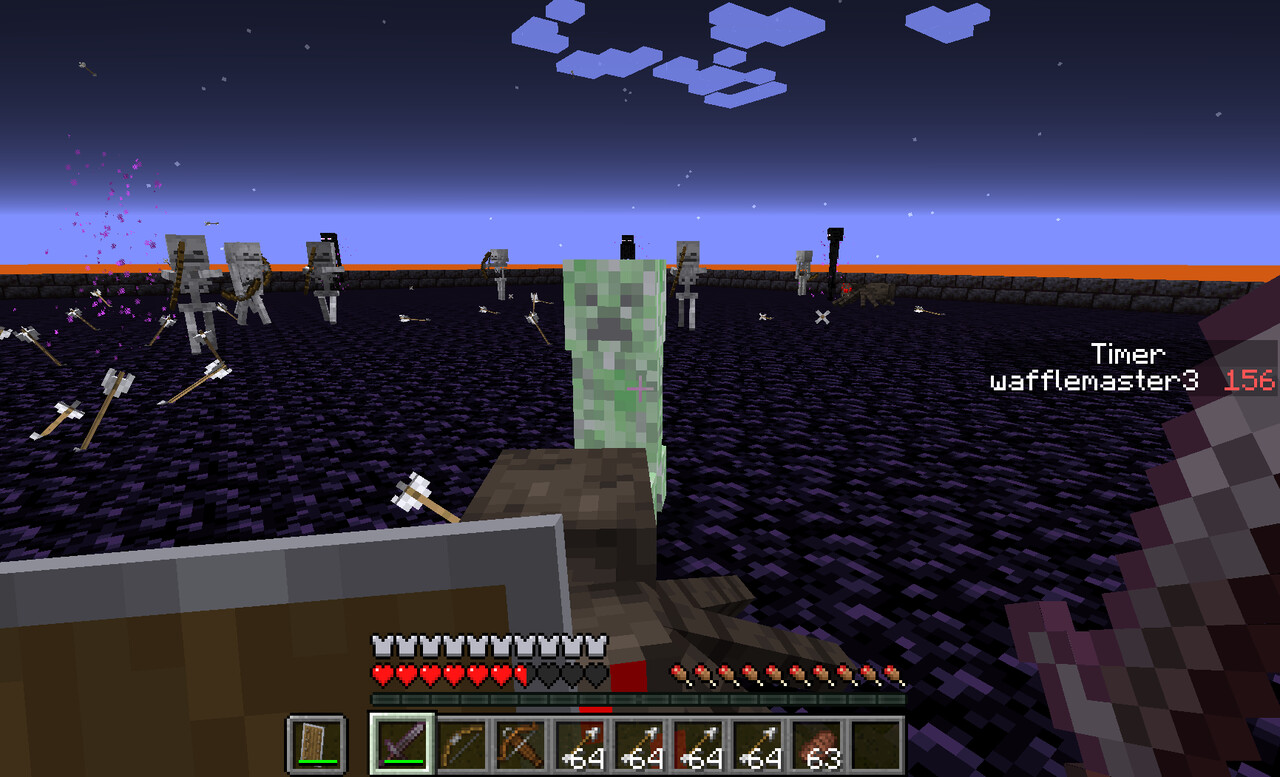Select the empty hotbar slot
Screen dimensions: 1280x777
point(876,744)
